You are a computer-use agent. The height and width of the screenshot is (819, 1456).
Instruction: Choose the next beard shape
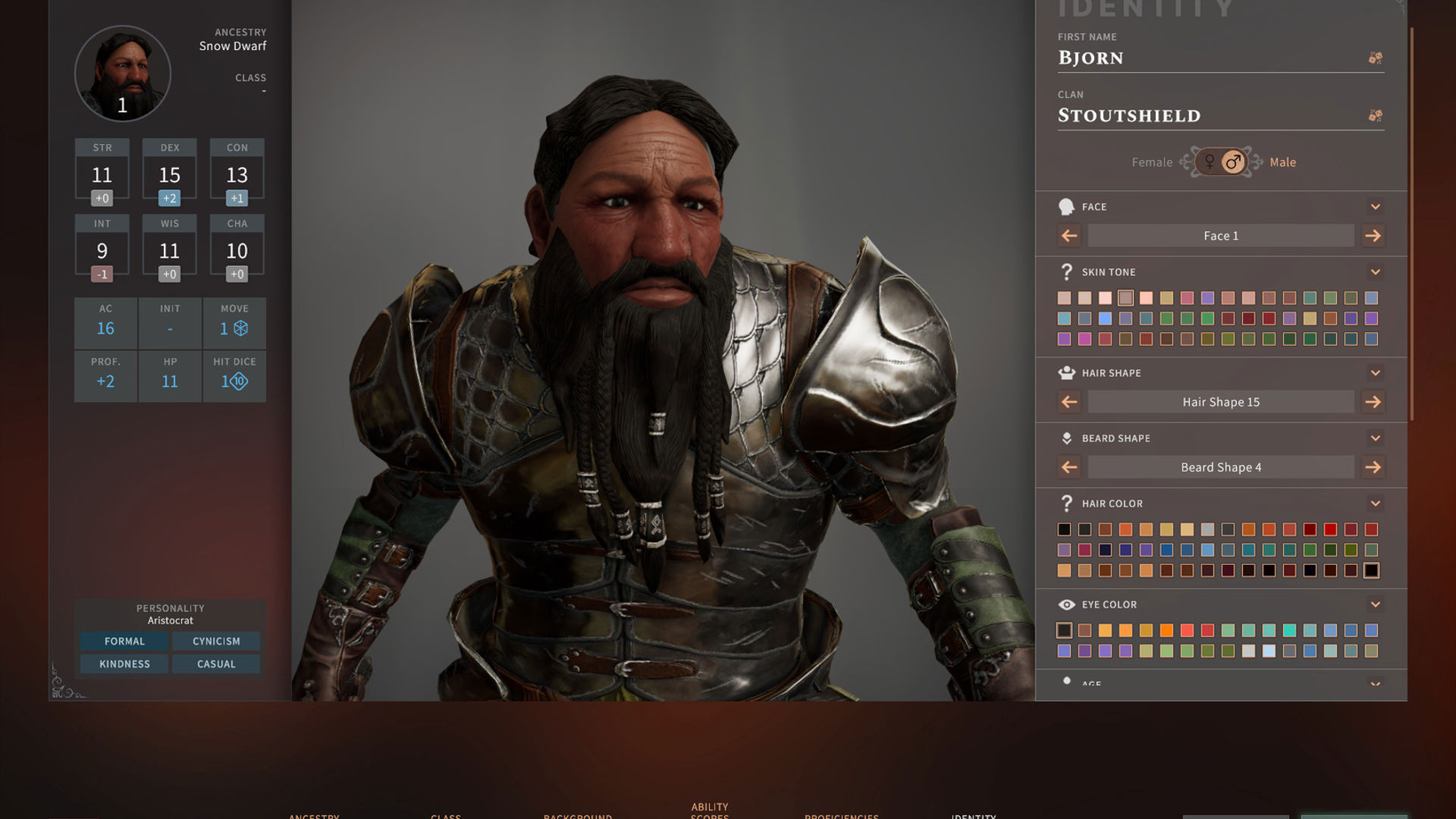[x=1373, y=467]
